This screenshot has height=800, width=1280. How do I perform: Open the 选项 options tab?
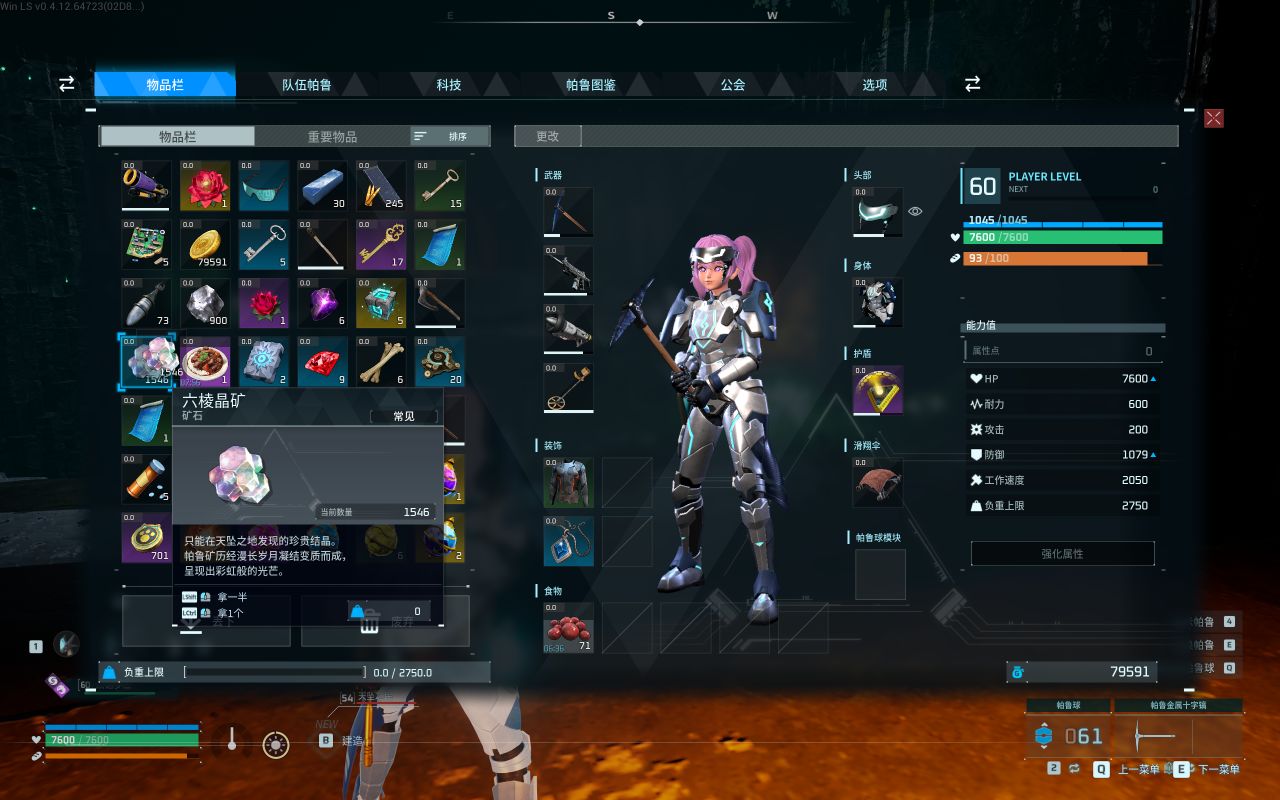pos(875,85)
